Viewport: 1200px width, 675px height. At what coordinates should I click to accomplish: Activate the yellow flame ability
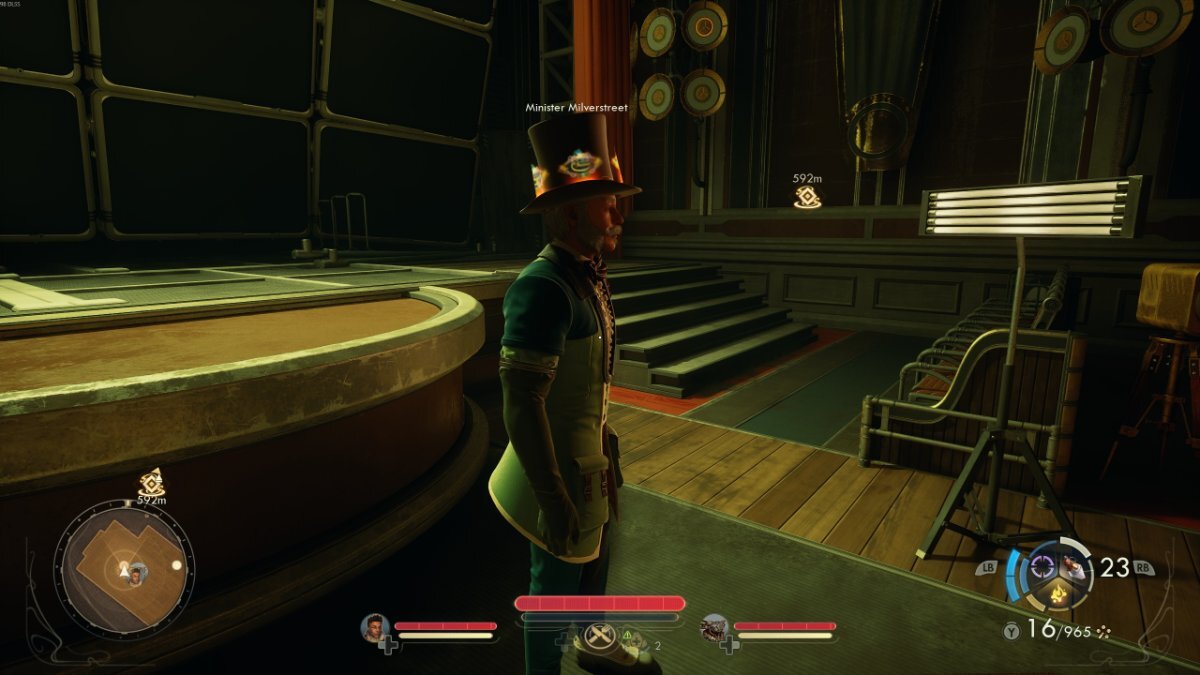coord(1055,597)
